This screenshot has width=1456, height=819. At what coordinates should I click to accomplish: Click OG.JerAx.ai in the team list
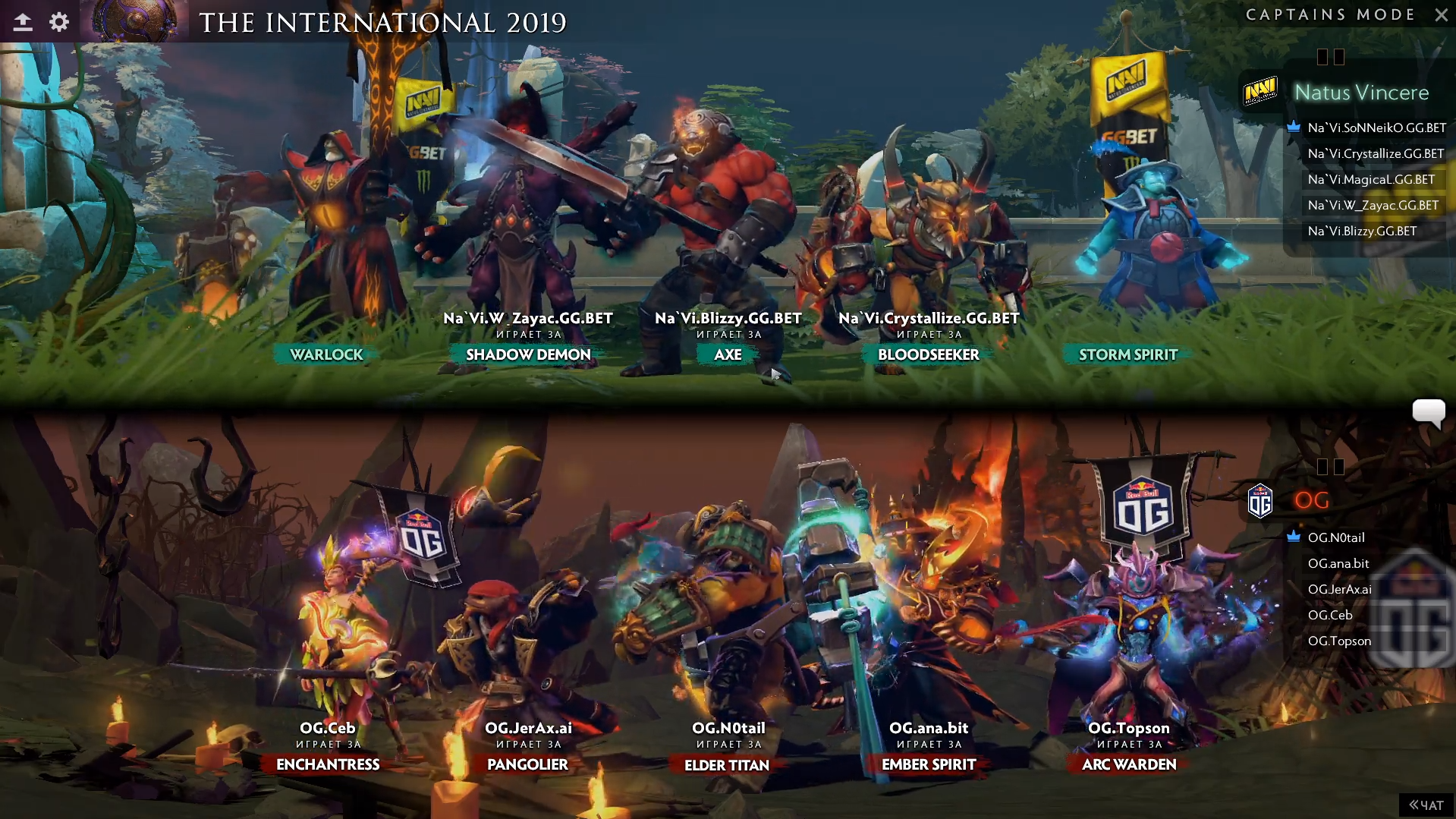pos(1339,589)
